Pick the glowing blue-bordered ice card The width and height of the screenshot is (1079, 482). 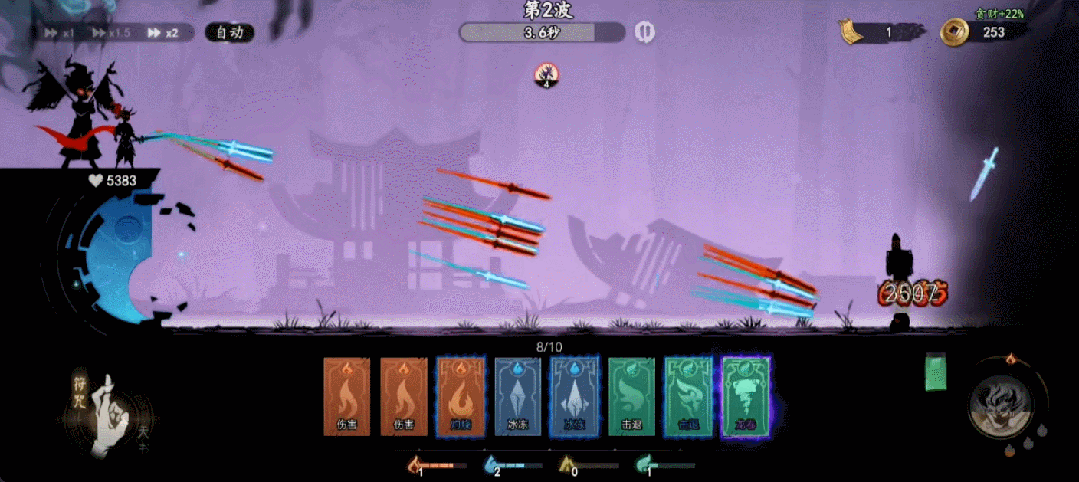point(574,397)
